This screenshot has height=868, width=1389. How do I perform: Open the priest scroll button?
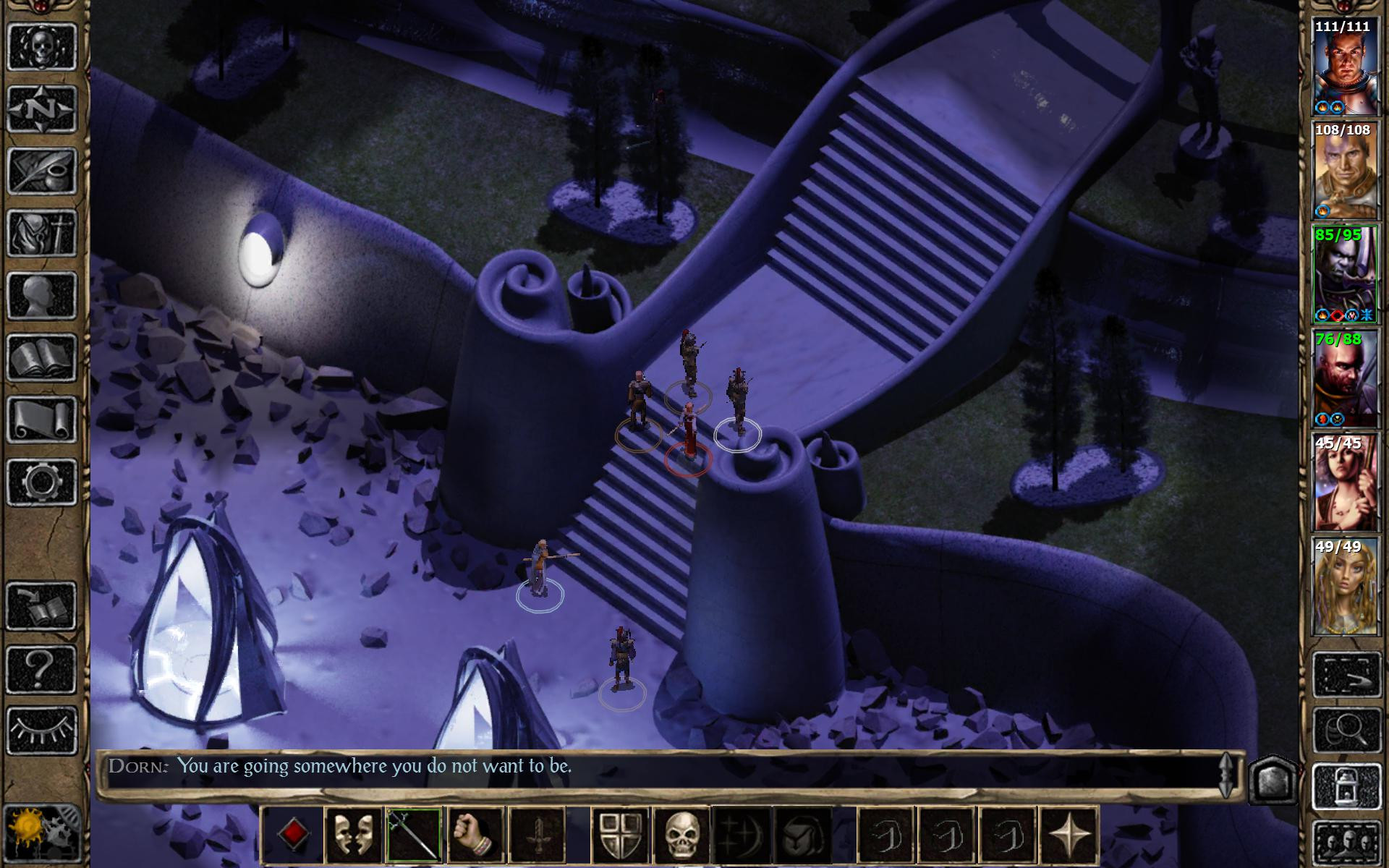click(x=42, y=420)
